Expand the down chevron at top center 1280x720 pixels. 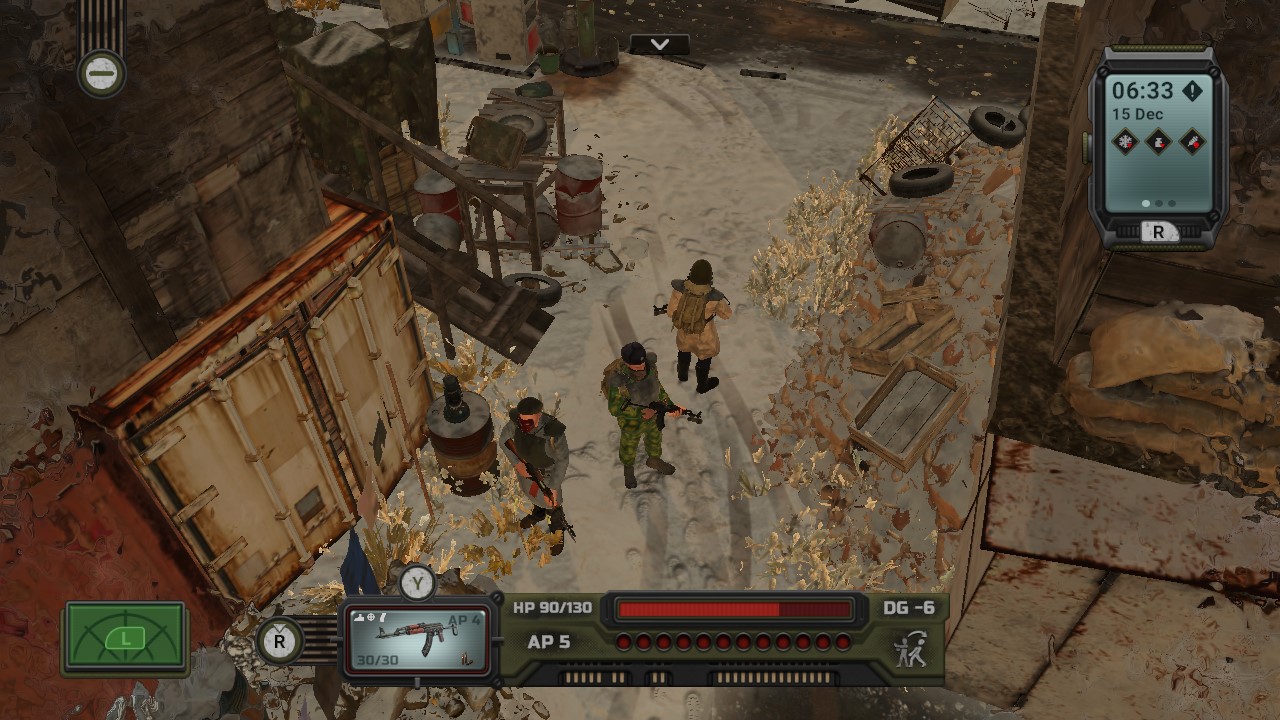657,45
